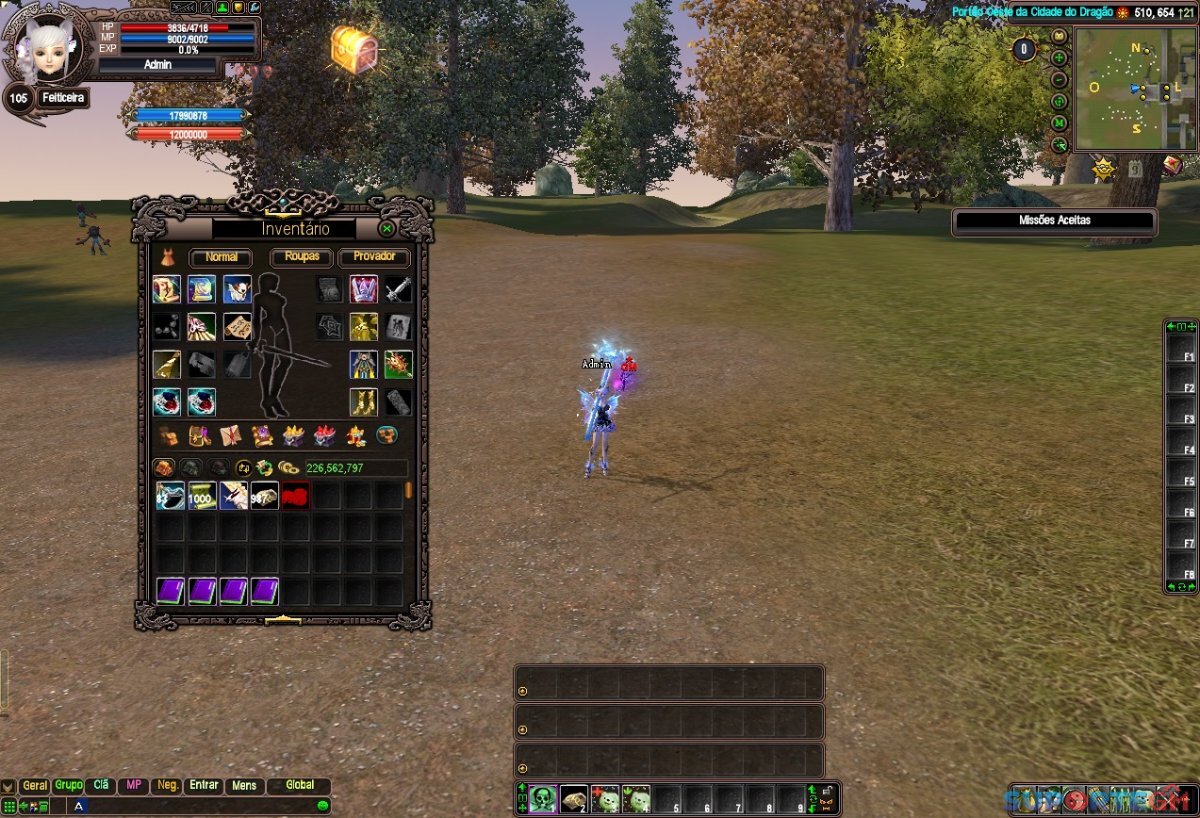Select the golden boots equipment slot
The width and height of the screenshot is (1200, 818).
(363, 402)
